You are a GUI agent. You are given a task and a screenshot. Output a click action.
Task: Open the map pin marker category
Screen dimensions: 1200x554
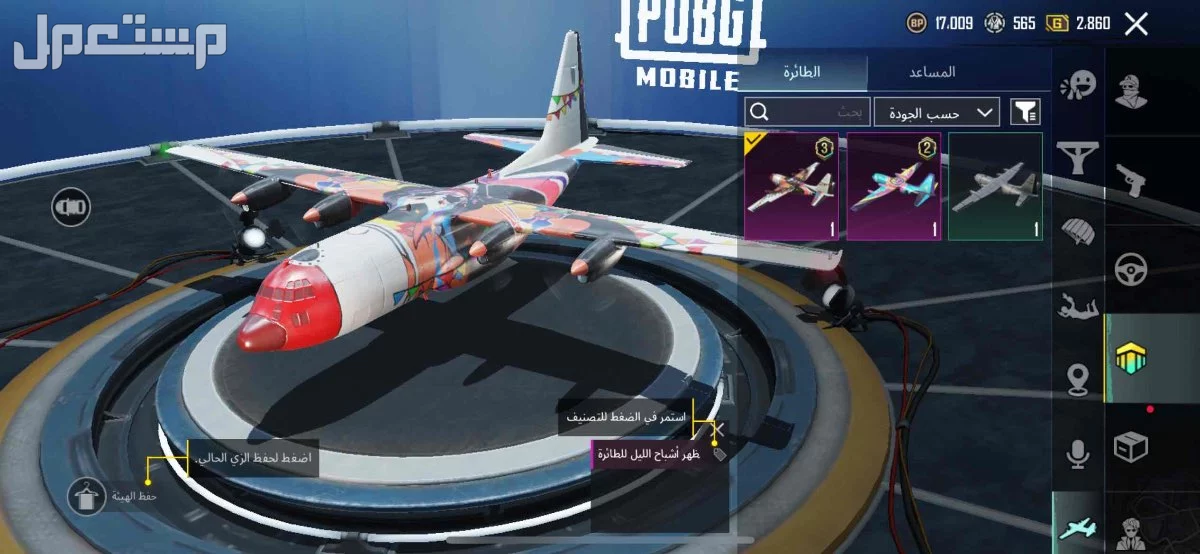[x=1078, y=378]
